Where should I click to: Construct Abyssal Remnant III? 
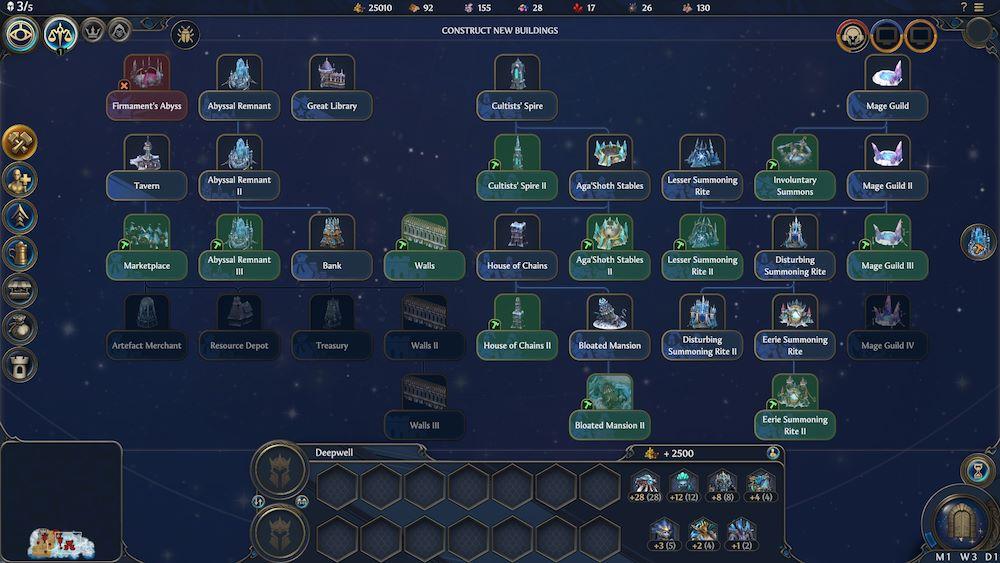point(239,265)
